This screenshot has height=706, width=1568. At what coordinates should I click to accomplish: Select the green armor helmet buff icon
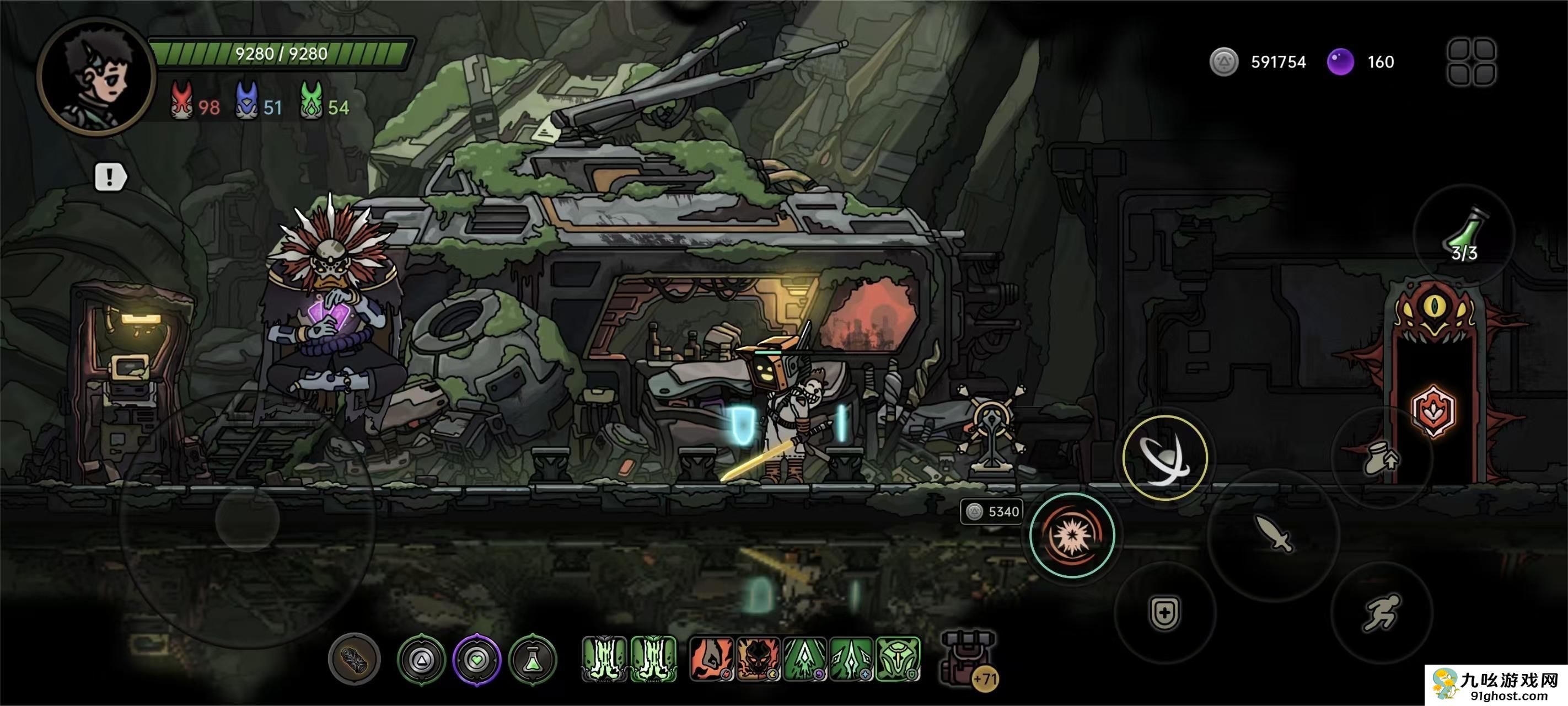tap(898, 659)
